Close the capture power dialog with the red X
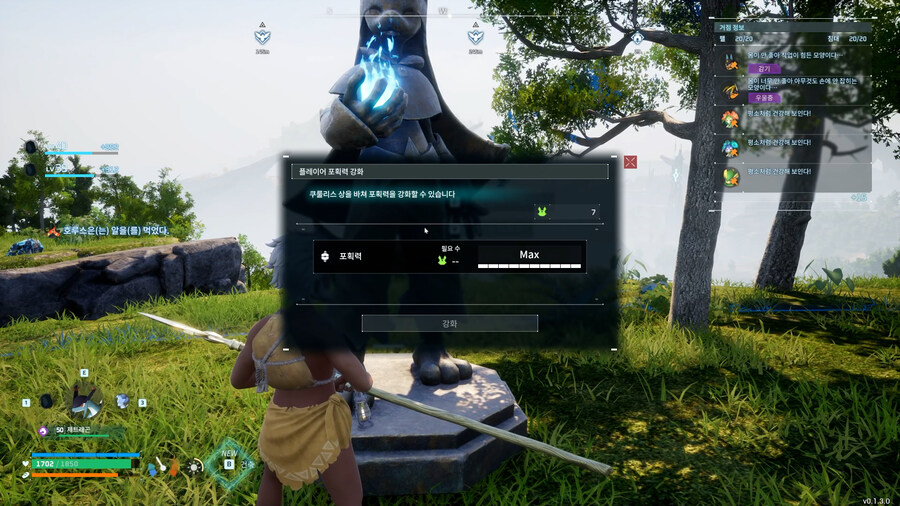Viewport: 900px width, 506px height. 630,162
